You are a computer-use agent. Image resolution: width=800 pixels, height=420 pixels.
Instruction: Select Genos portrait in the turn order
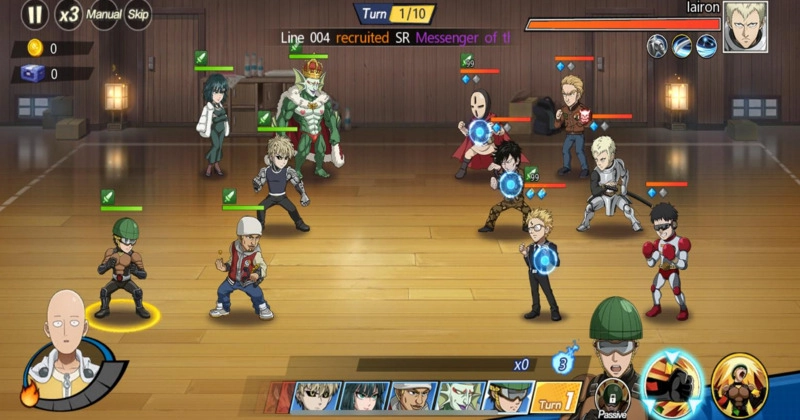click(318, 397)
